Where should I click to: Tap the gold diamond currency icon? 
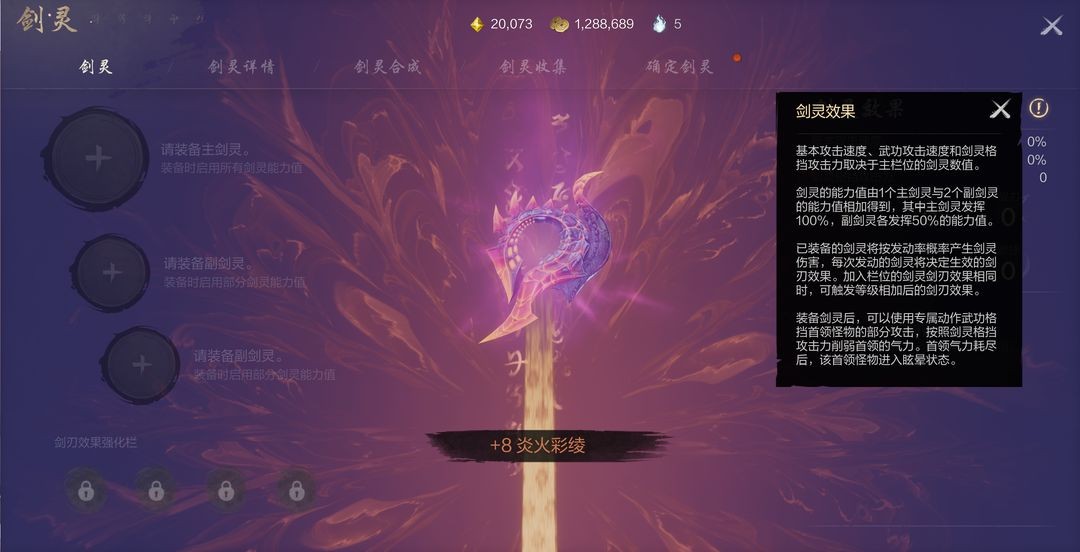click(477, 24)
